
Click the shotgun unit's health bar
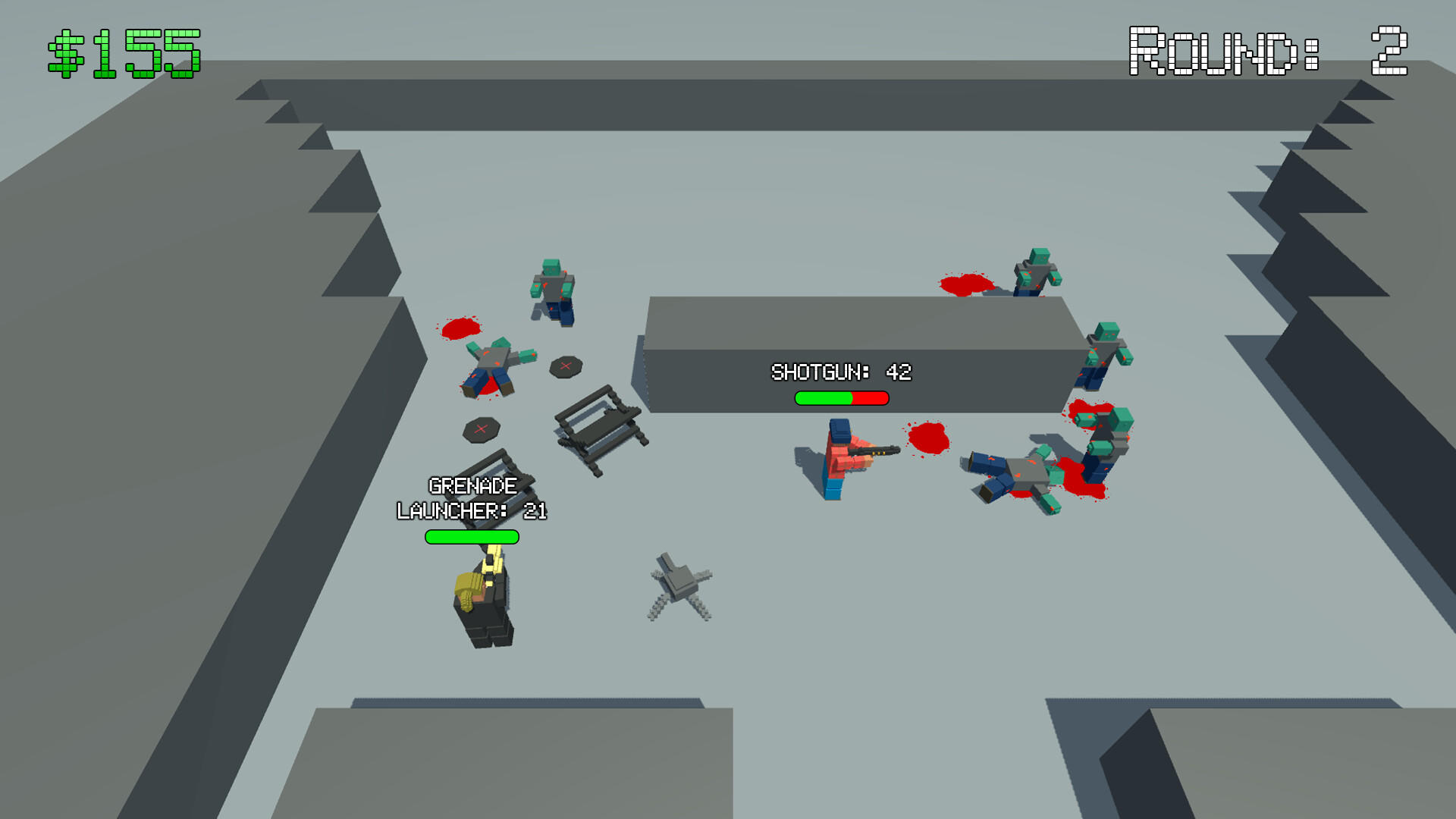[842, 397]
